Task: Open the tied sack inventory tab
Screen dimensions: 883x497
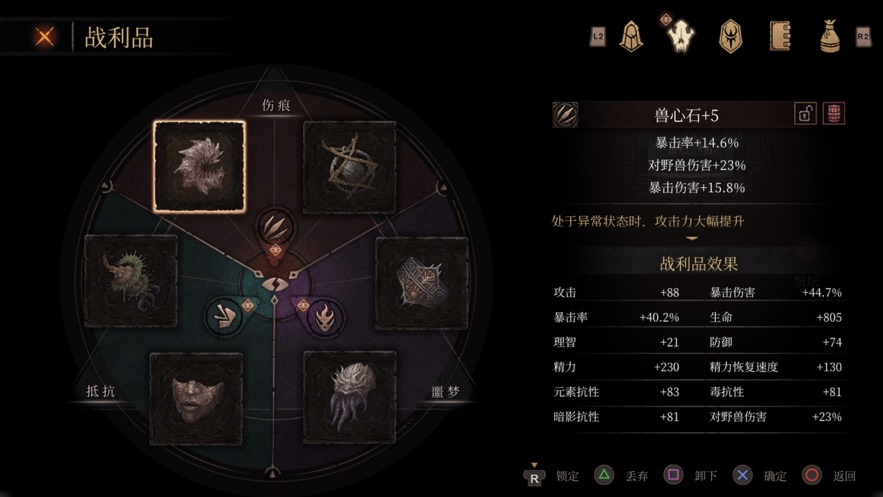Action: pyautogui.click(x=829, y=37)
